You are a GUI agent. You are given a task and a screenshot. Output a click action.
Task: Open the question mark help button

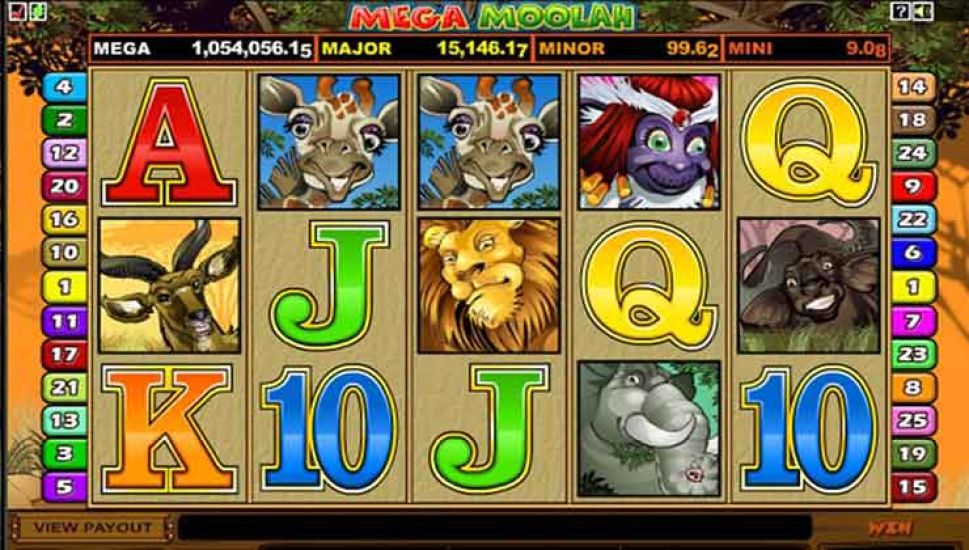click(900, 11)
